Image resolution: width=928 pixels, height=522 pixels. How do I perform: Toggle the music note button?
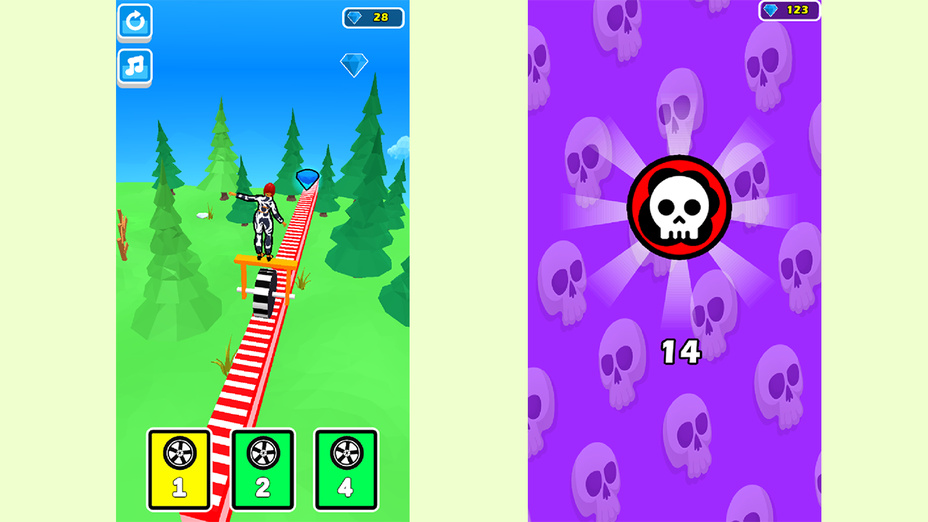point(135,67)
